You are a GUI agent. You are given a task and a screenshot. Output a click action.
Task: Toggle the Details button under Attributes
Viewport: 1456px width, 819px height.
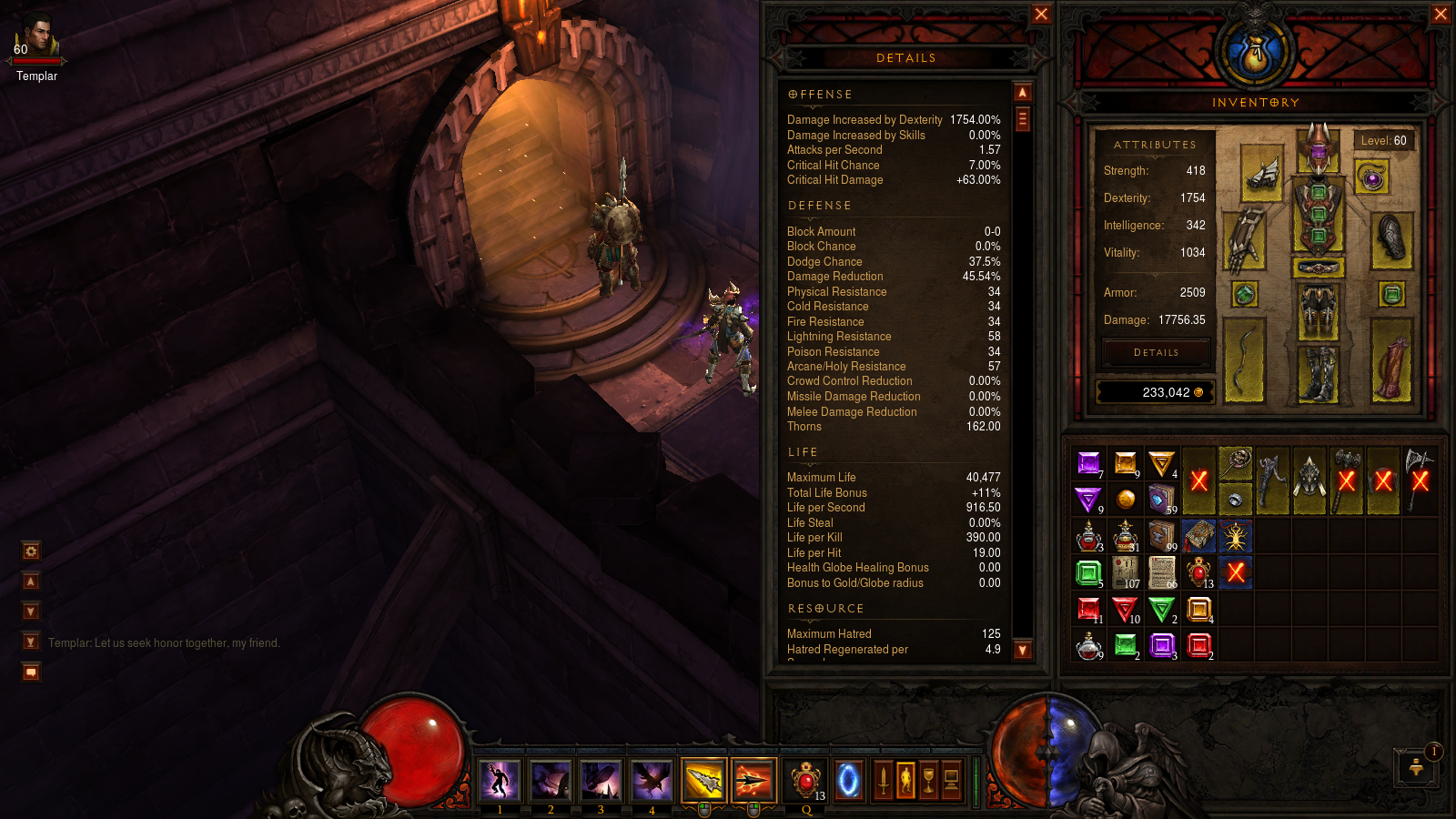[1156, 352]
